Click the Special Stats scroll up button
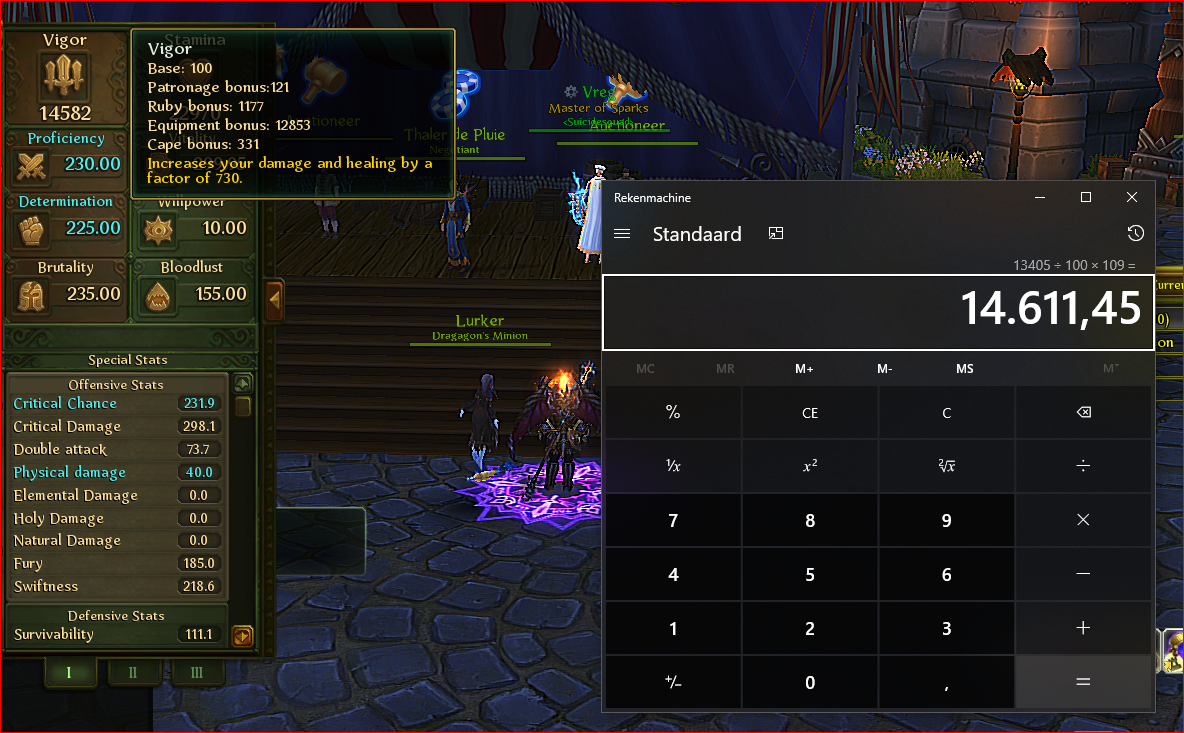 pyautogui.click(x=242, y=384)
